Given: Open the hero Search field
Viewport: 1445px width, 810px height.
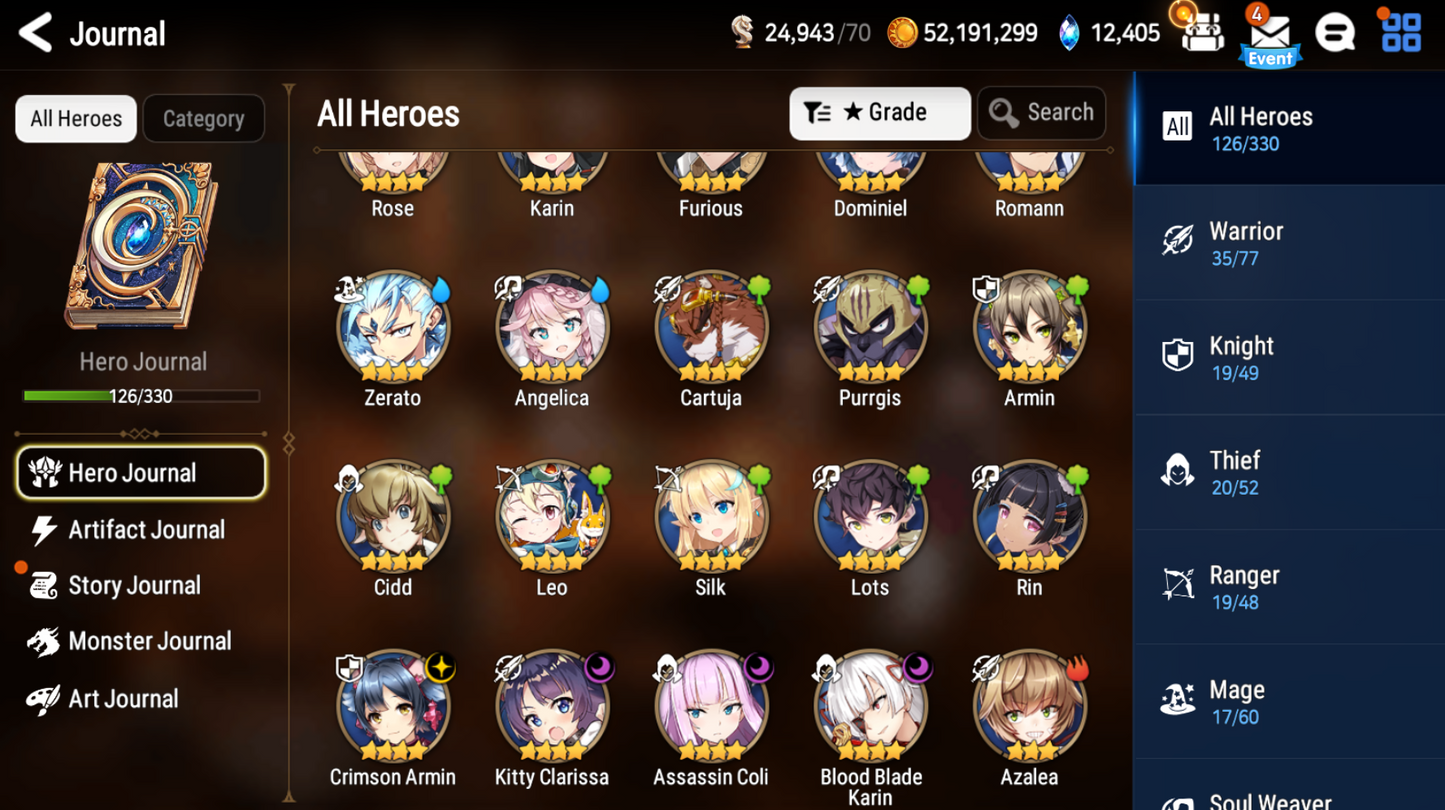Looking at the screenshot, I should (1040, 112).
